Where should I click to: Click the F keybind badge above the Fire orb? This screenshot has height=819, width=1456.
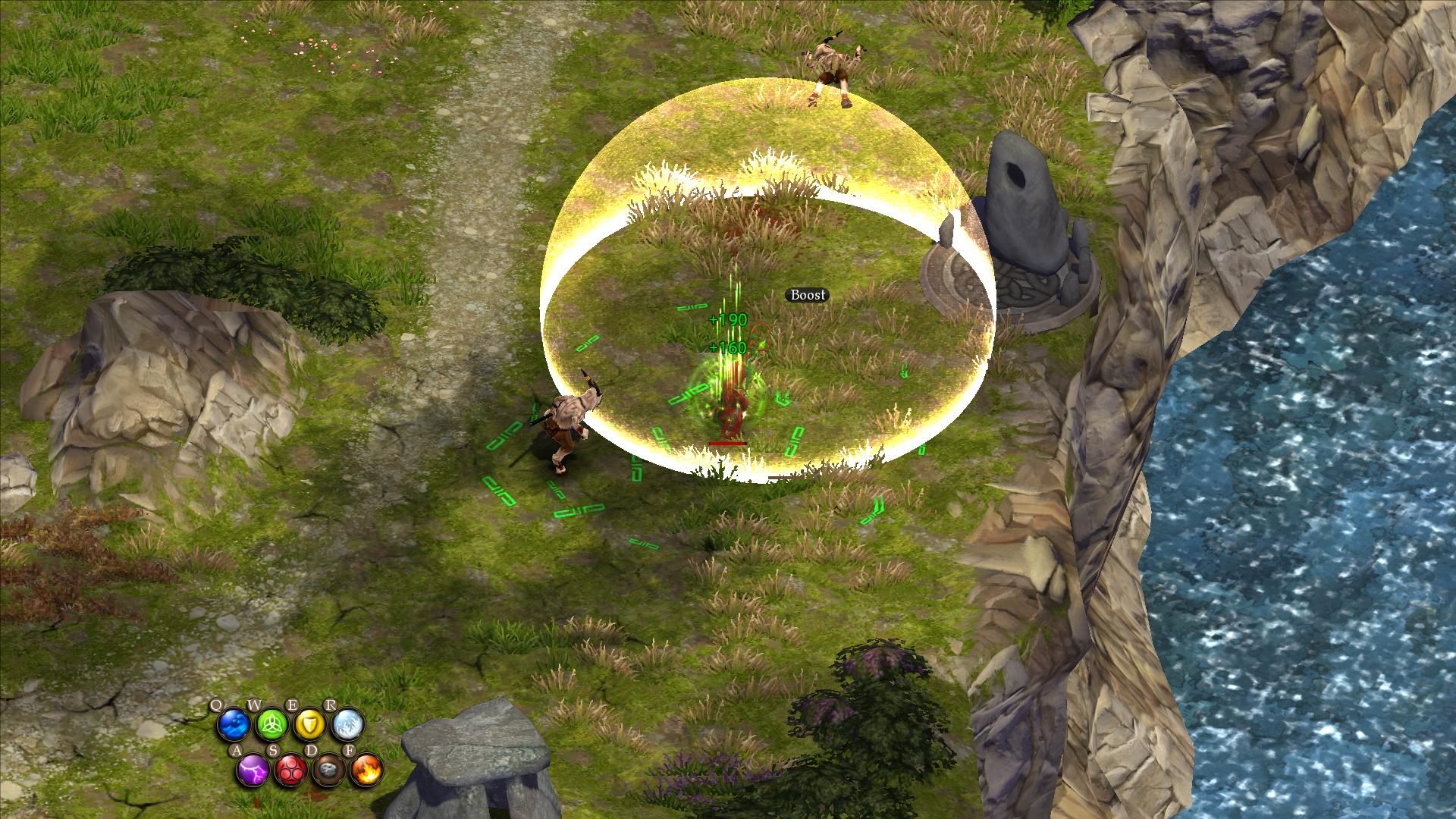coord(350,750)
